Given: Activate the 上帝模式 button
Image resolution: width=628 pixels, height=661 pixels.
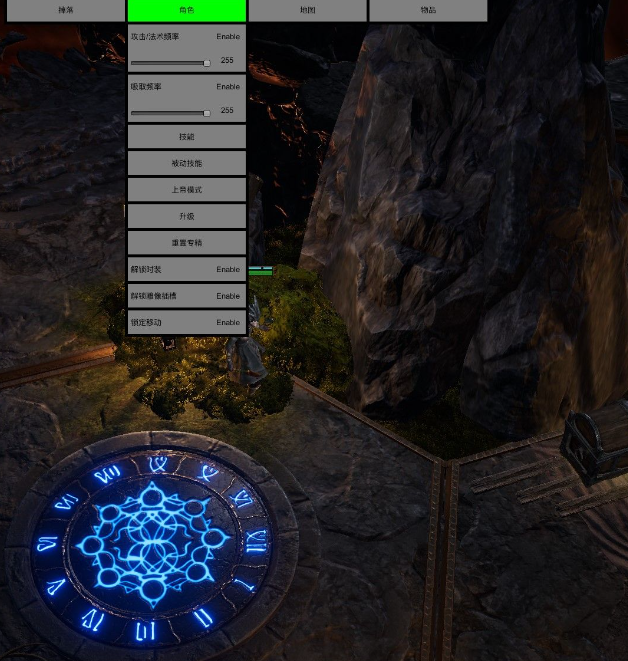Looking at the screenshot, I should pyautogui.click(x=186, y=189).
